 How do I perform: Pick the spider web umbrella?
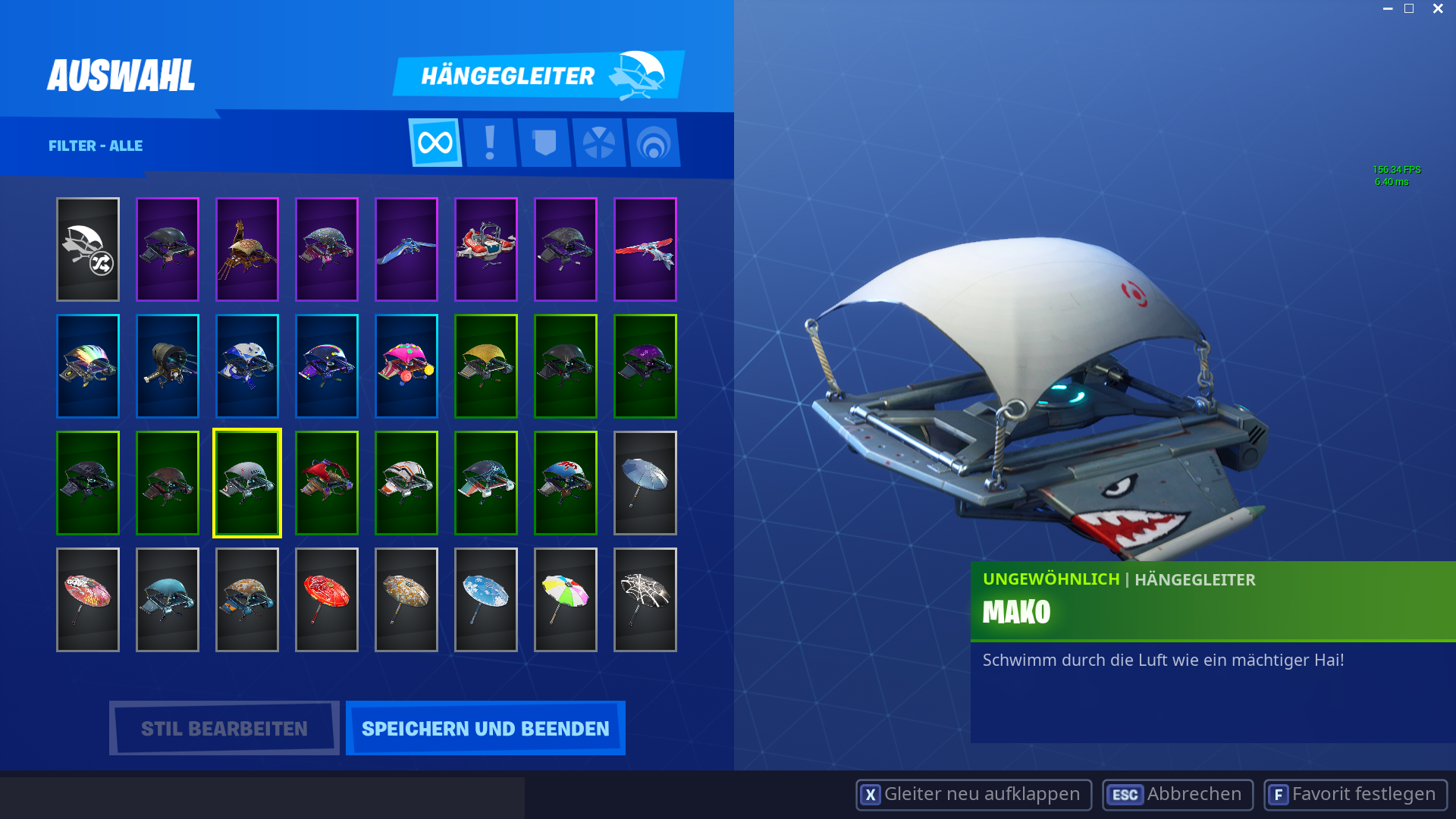click(x=645, y=600)
